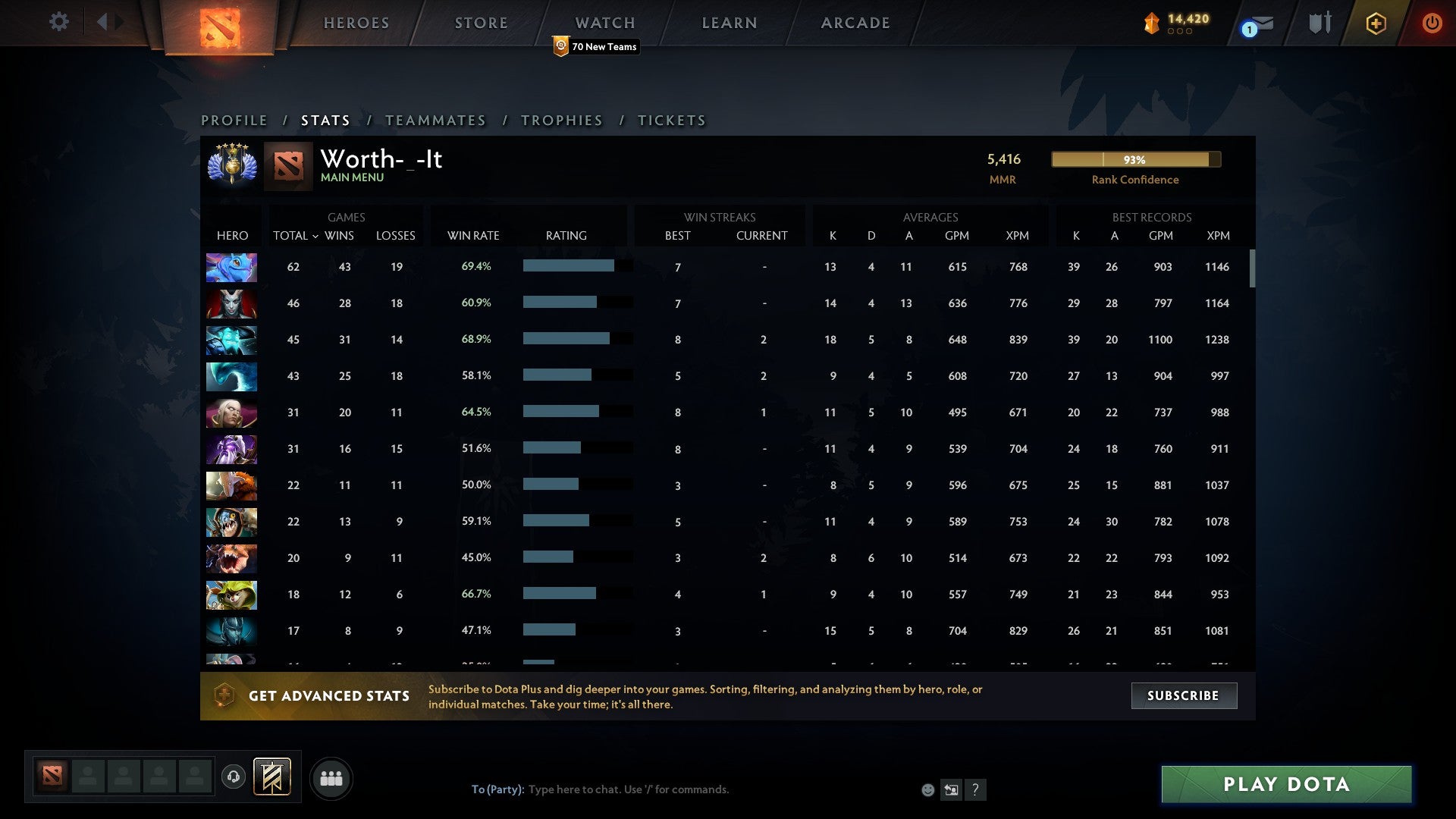Toggle the party lobby banner icon
Viewport: 1456px width, 819px height.
[x=273, y=777]
